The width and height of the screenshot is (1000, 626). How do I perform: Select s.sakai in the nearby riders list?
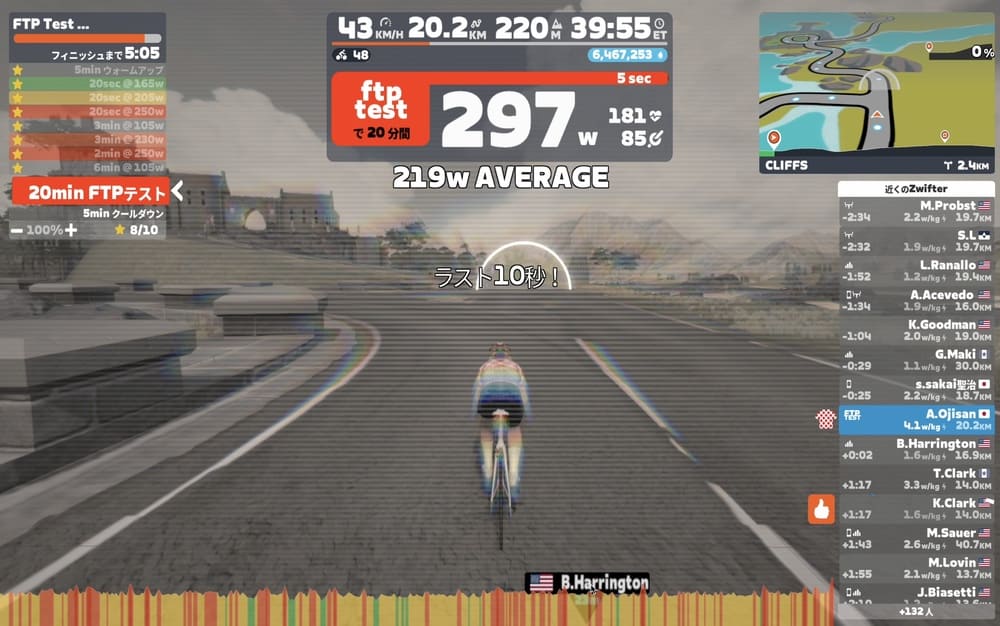coord(916,390)
